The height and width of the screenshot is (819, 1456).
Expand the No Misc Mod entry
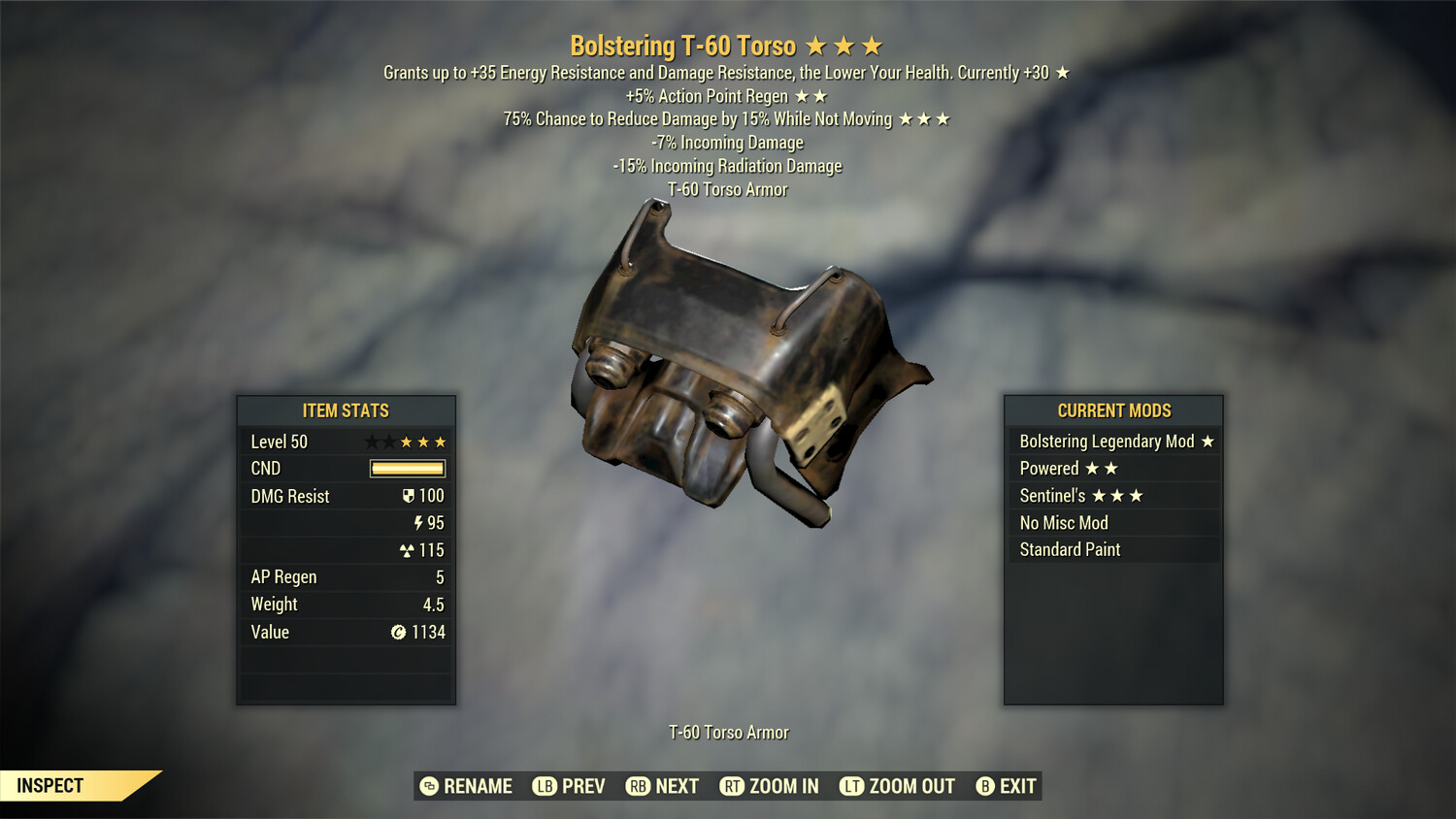(1063, 522)
